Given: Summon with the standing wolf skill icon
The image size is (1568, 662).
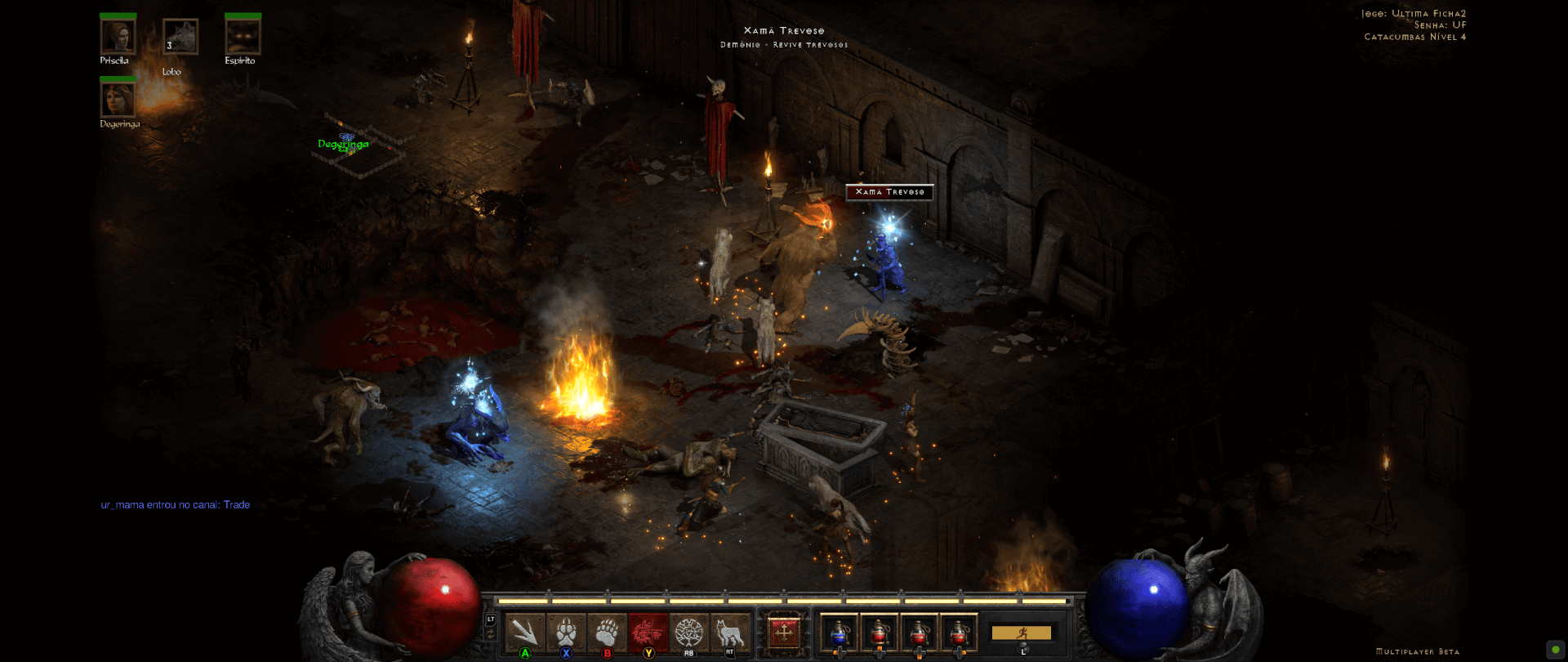Looking at the screenshot, I should pyautogui.click(x=729, y=632).
